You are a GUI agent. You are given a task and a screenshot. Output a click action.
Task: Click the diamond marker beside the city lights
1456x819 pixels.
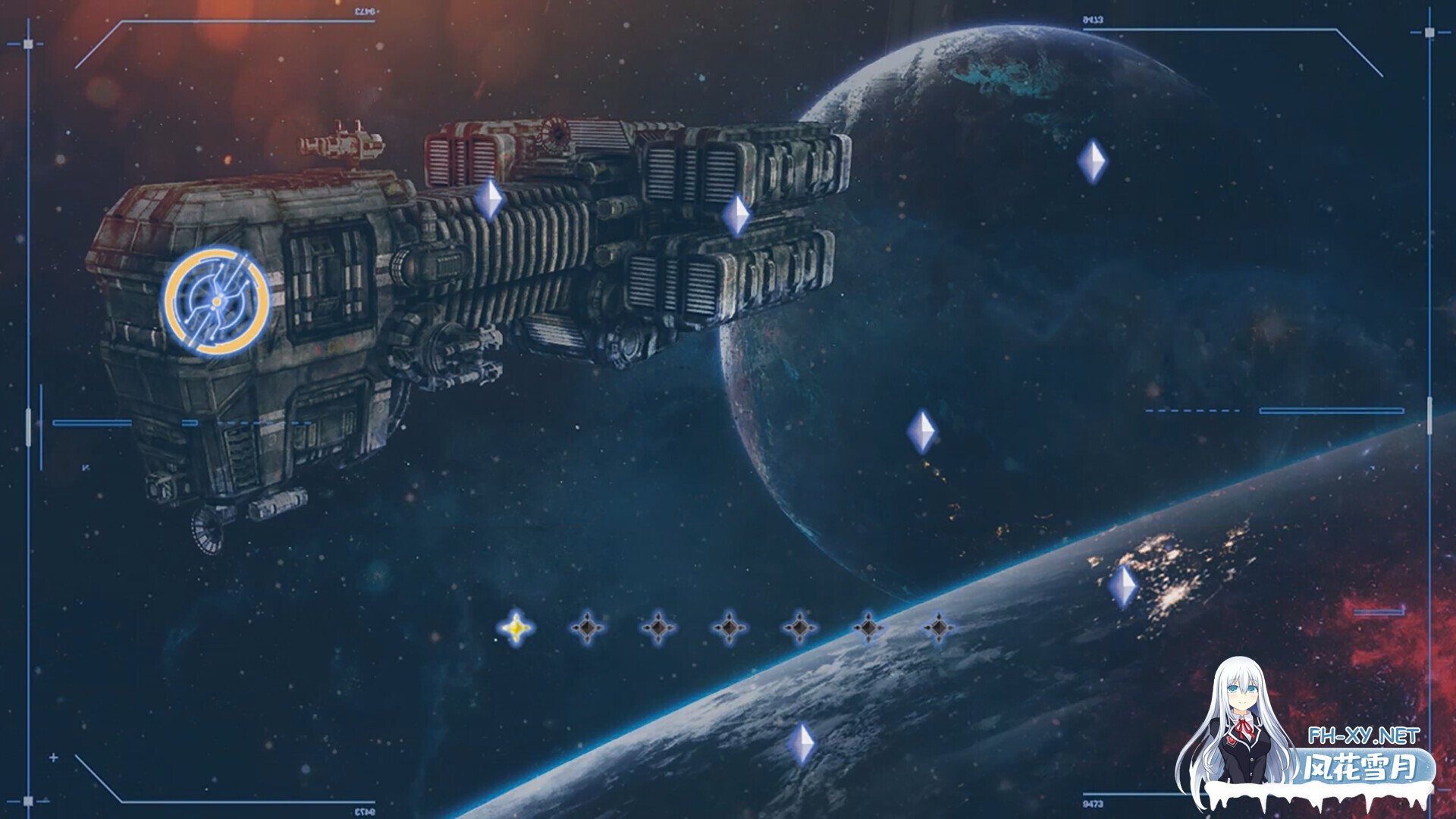pos(1122,586)
